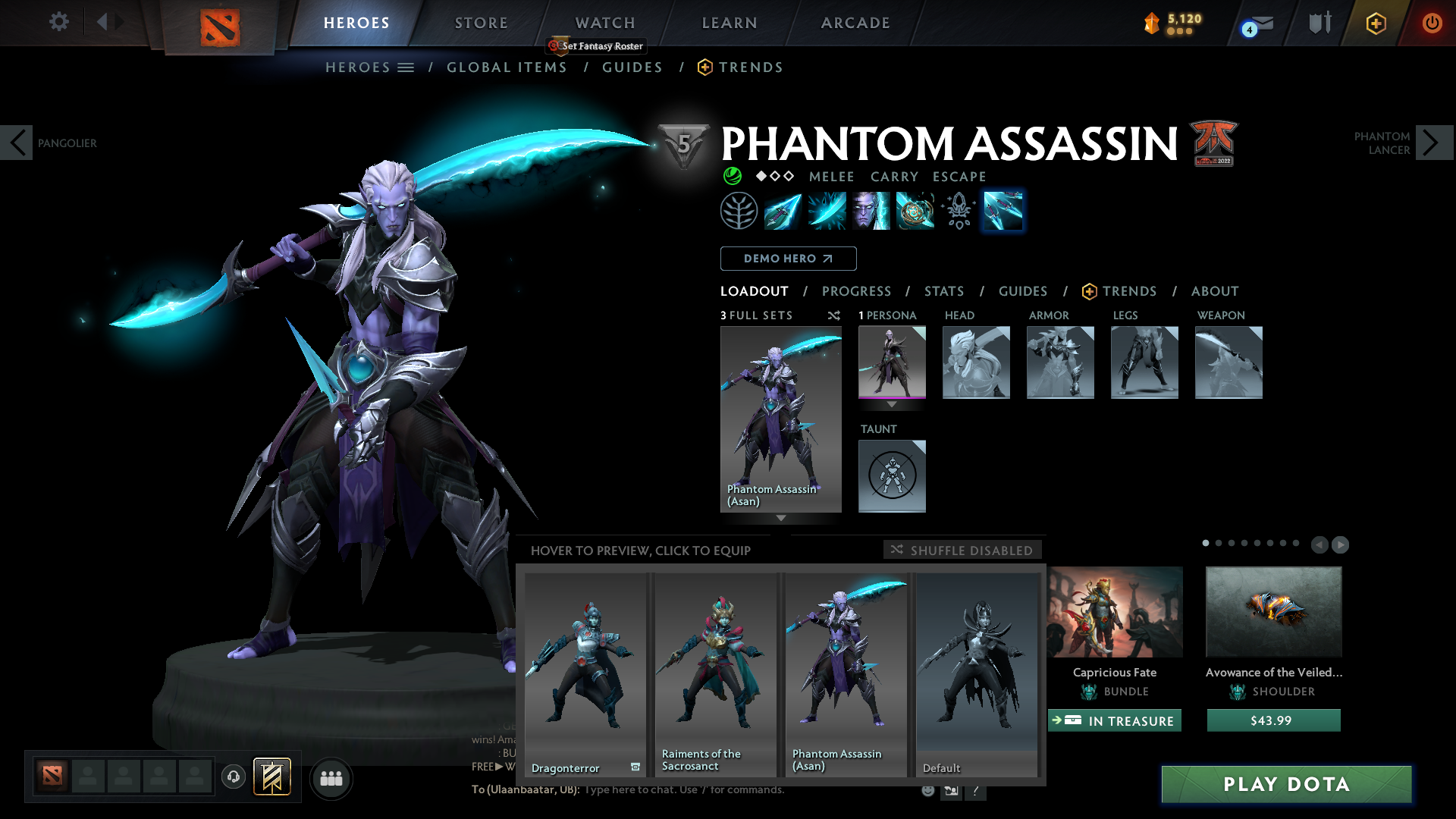Switch to the Progress tab
Screen dimensions: 1456x819
(x=857, y=290)
